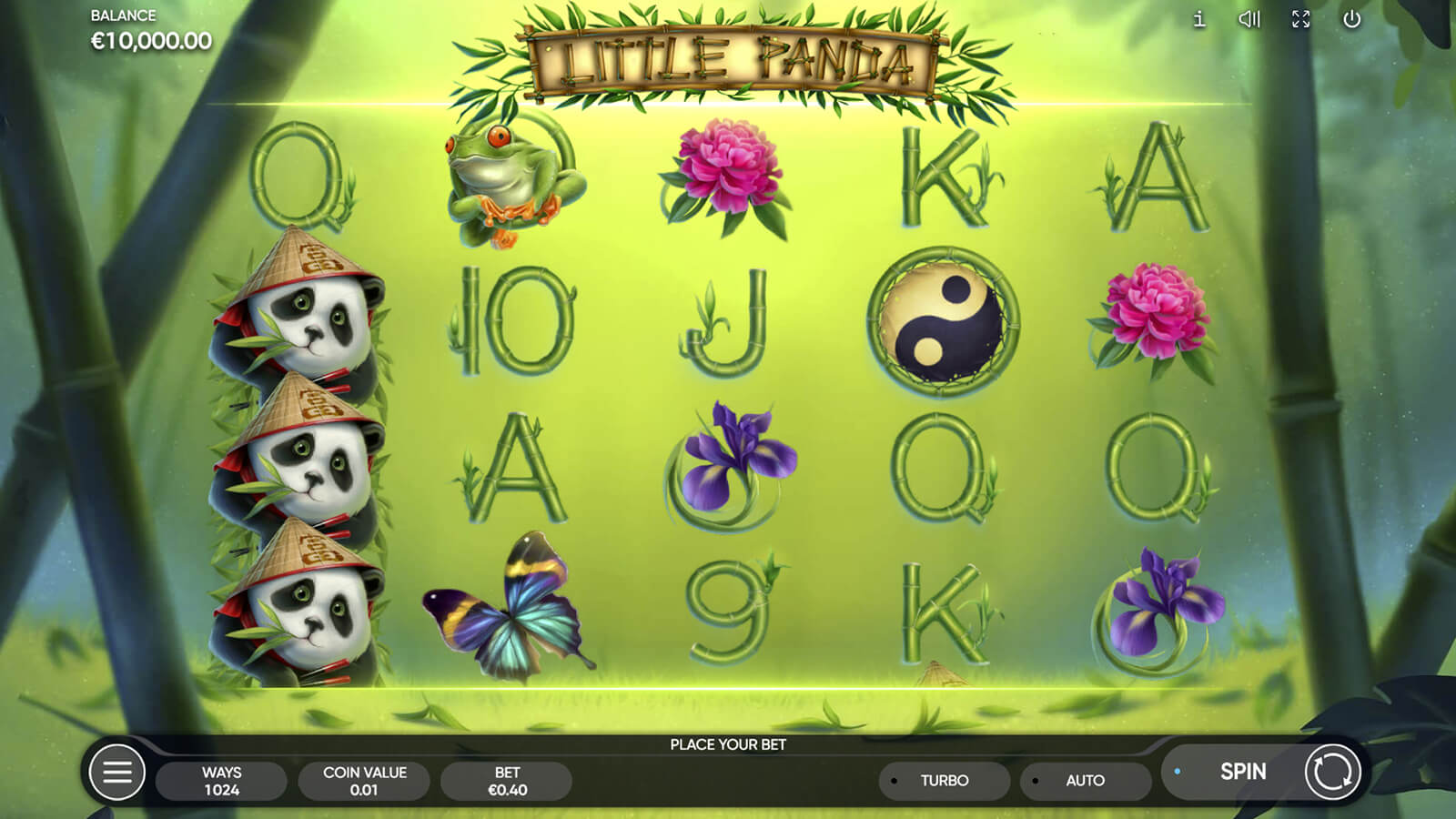Screen dimensions: 1456x819
Task: Activate Auto spin
Action: (1085, 781)
